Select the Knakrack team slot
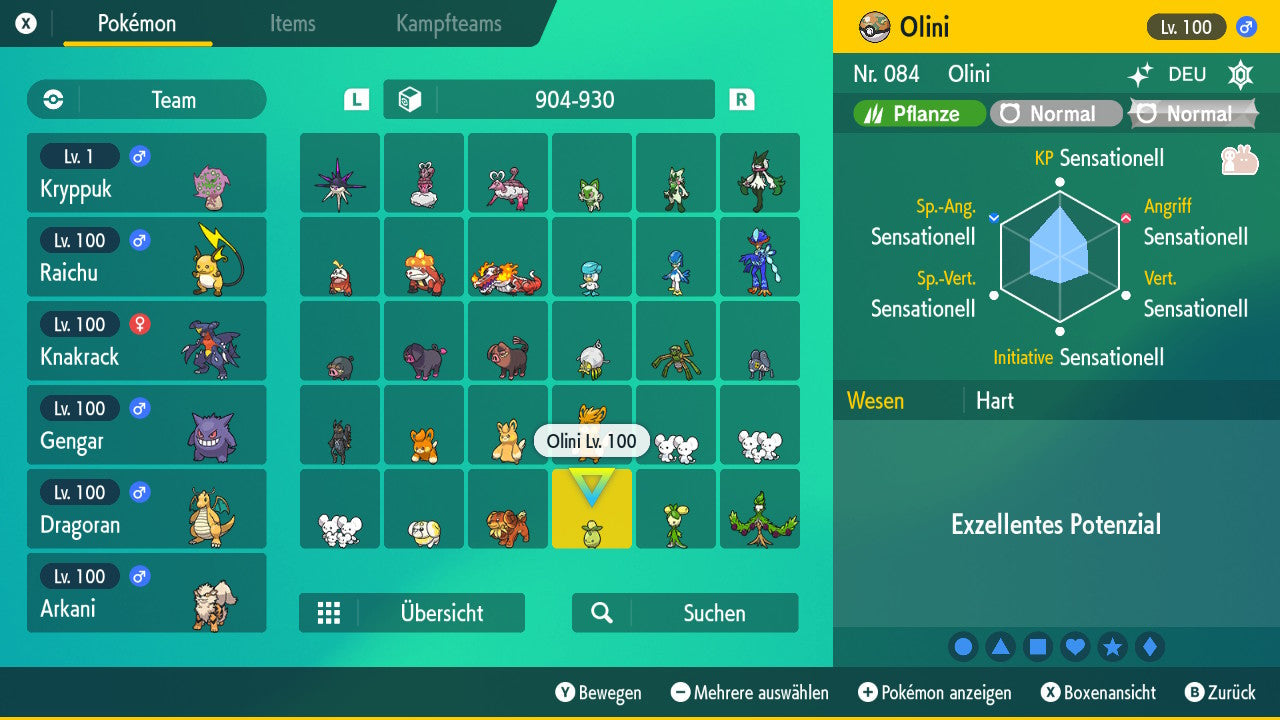The image size is (1280, 720). pos(146,341)
